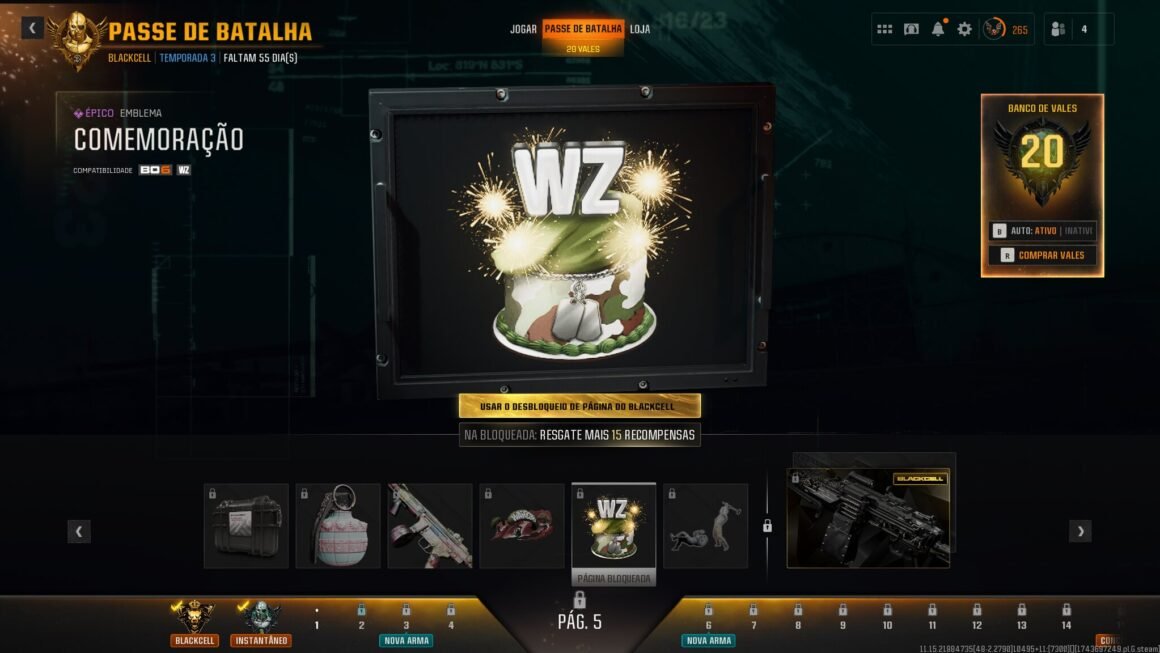Go back using the top-left arrow
The width and height of the screenshot is (1160, 653).
[x=33, y=28]
